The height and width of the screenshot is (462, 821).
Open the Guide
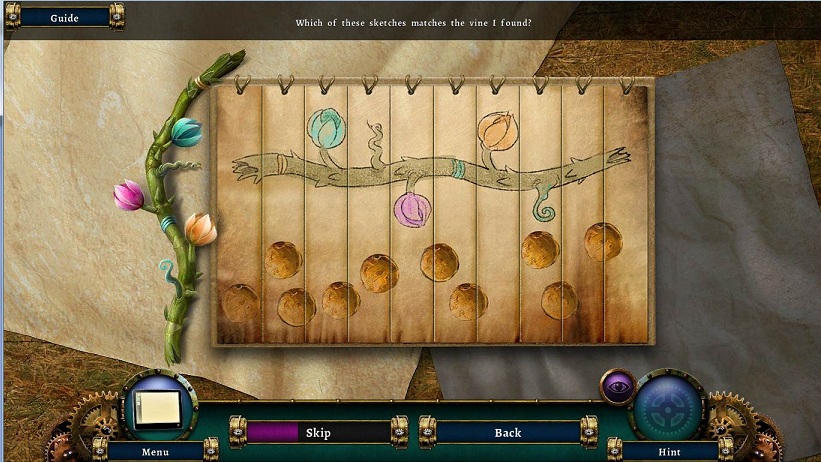(64, 17)
